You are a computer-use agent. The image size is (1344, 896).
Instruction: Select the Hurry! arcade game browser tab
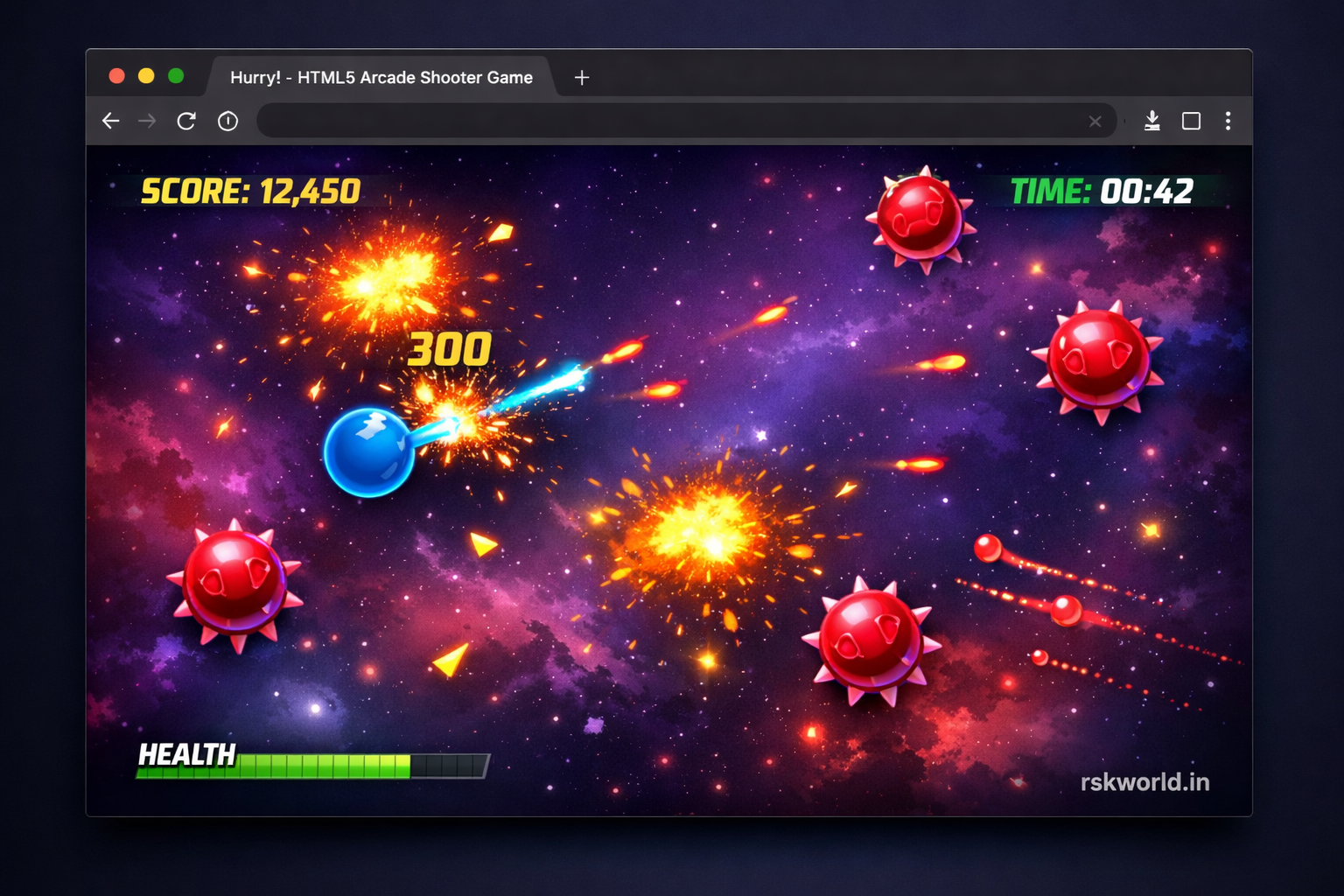click(x=381, y=77)
